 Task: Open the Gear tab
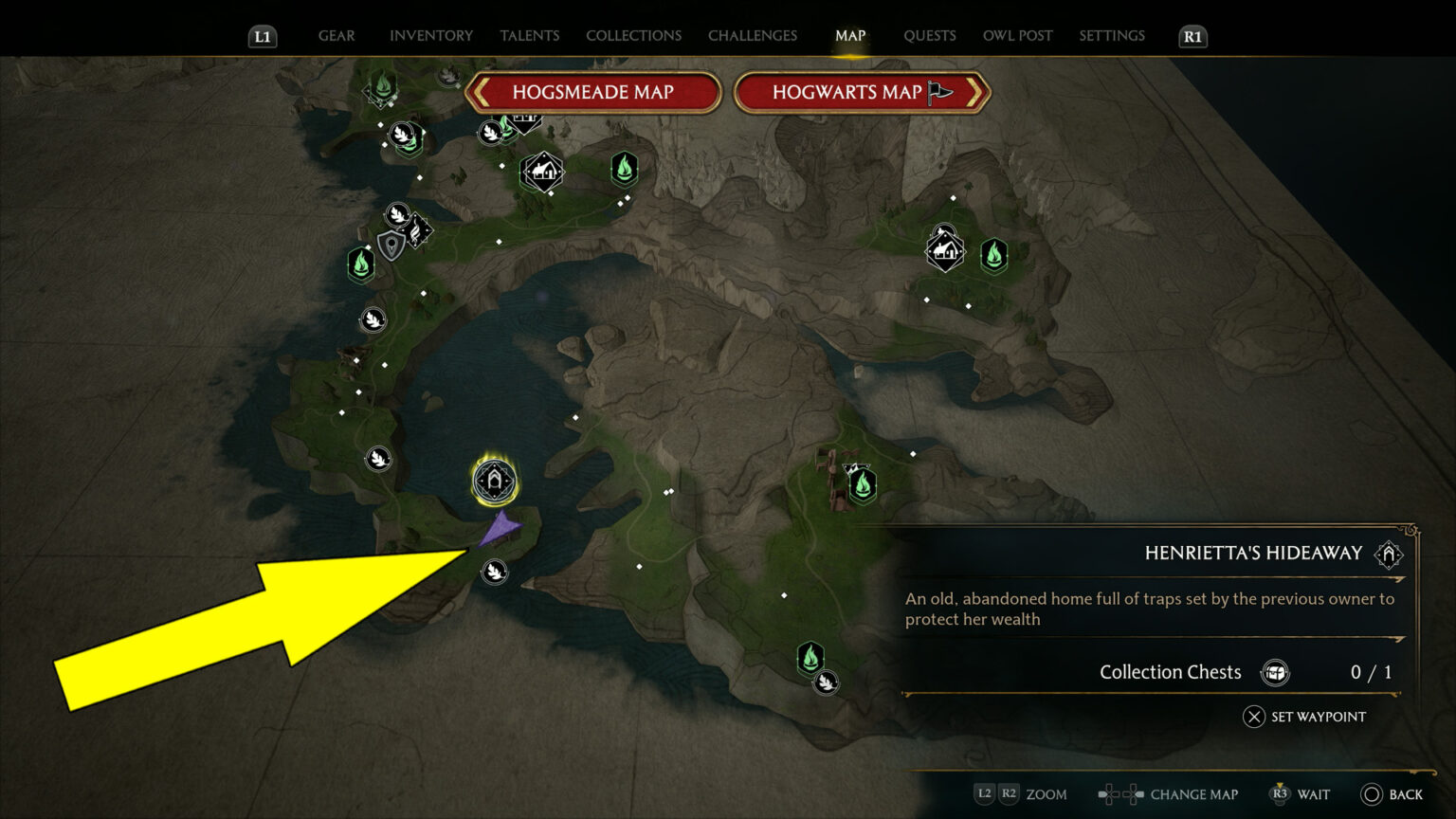[x=337, y=36]
